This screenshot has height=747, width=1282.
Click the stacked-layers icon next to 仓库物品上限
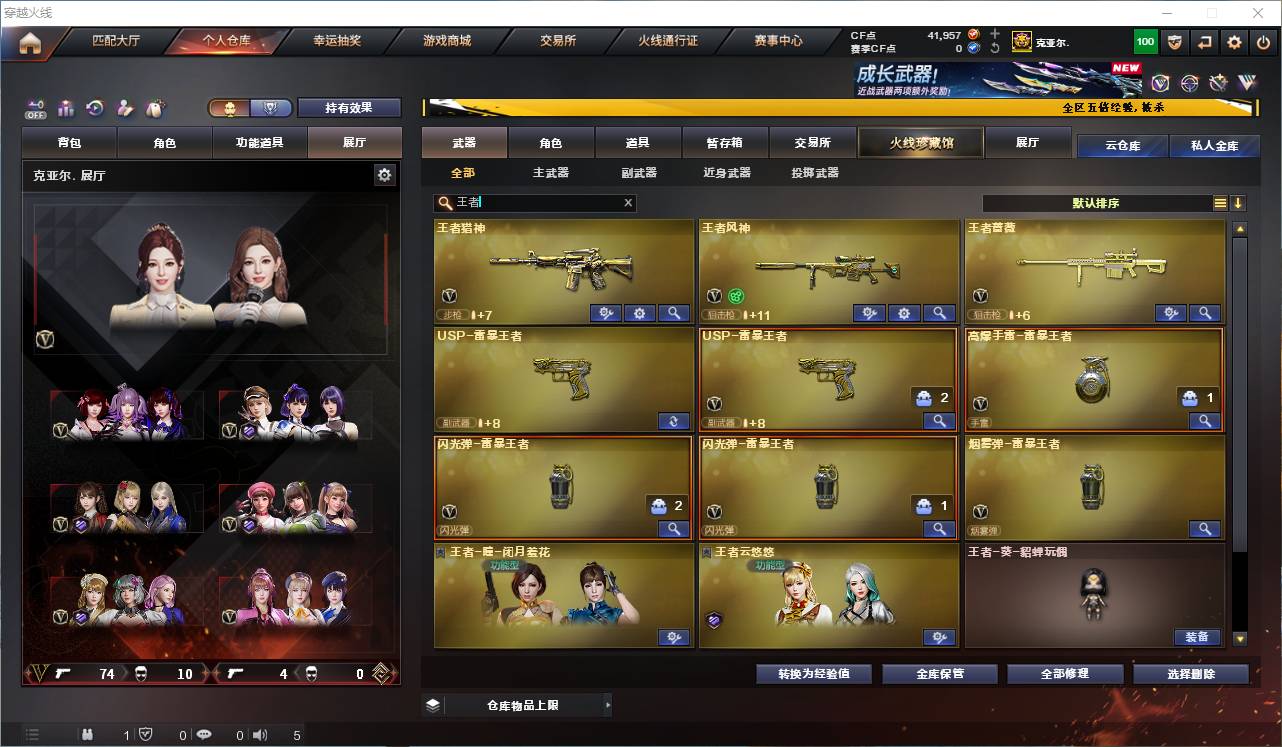tap(432, 705)
